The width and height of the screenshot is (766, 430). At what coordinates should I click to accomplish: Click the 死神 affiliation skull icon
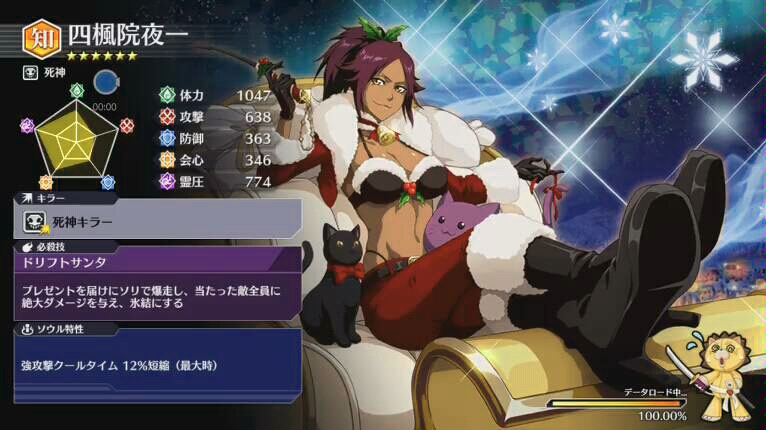[x=29, y=74]
